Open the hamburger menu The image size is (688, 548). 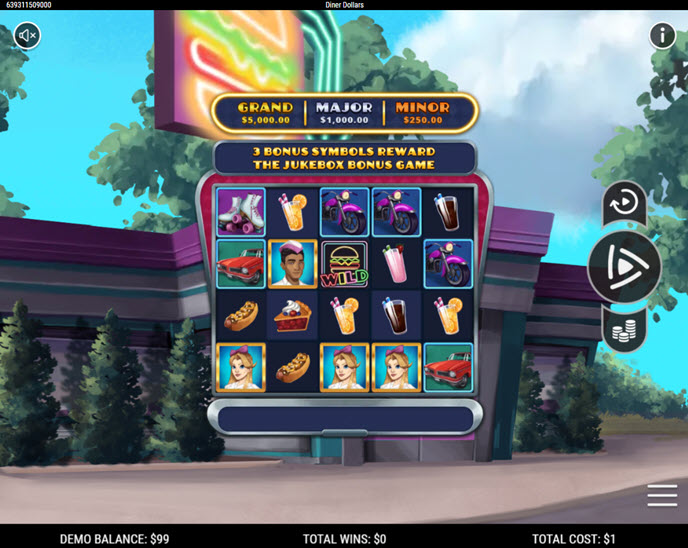click(662, 495)
